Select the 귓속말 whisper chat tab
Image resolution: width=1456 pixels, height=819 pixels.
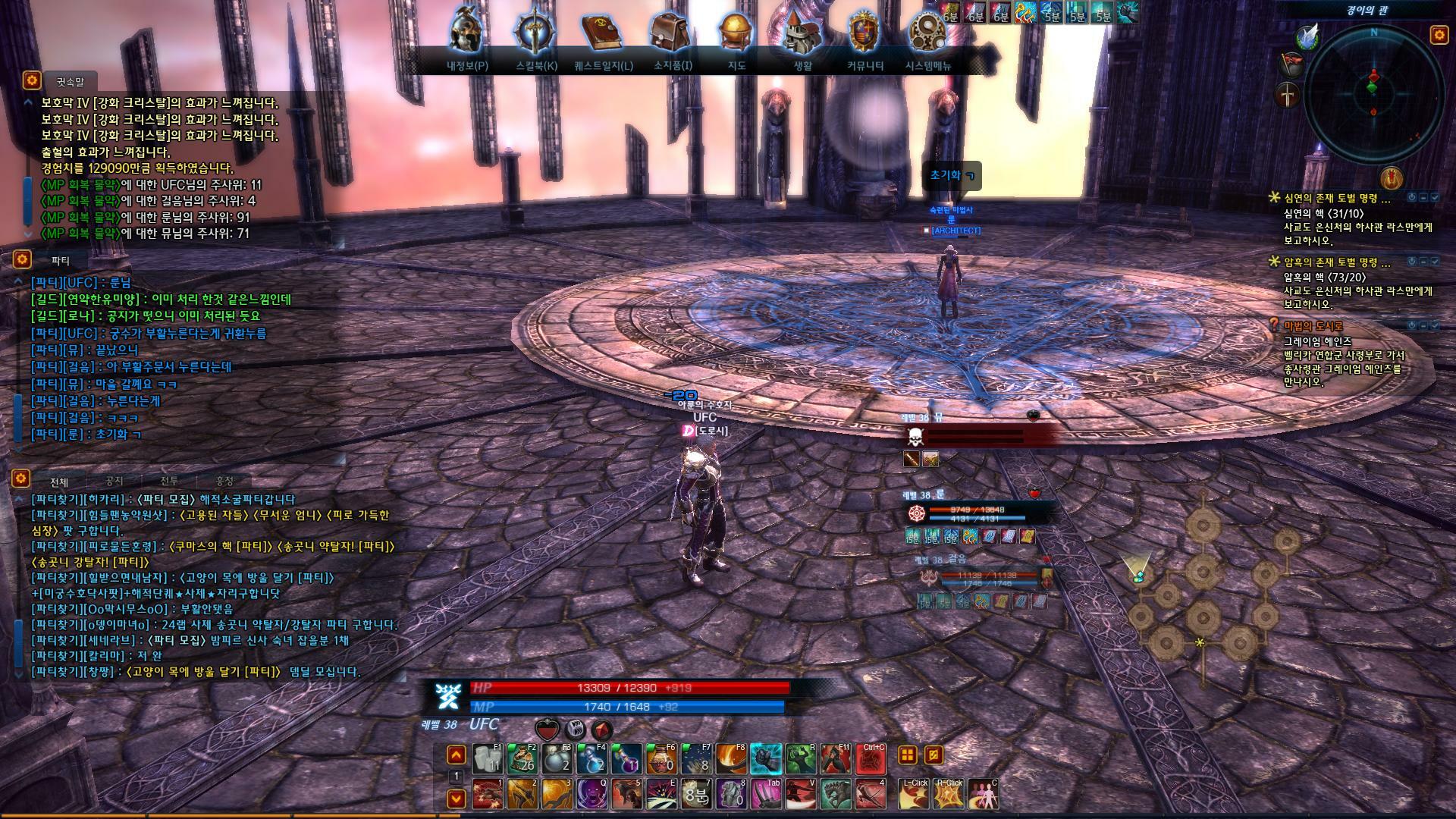point(71,81)
